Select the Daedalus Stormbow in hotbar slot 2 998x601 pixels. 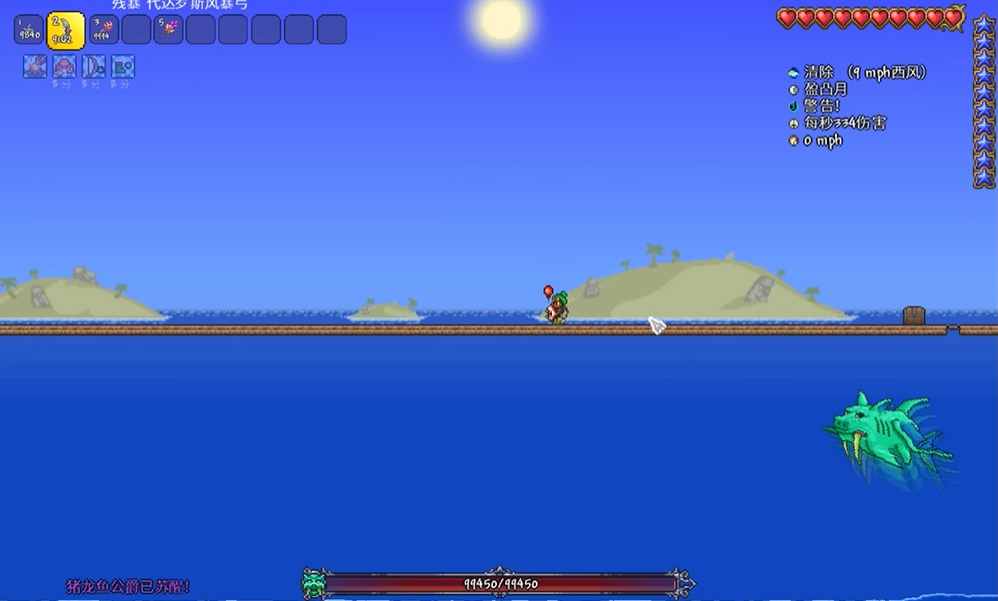[66, 29]
